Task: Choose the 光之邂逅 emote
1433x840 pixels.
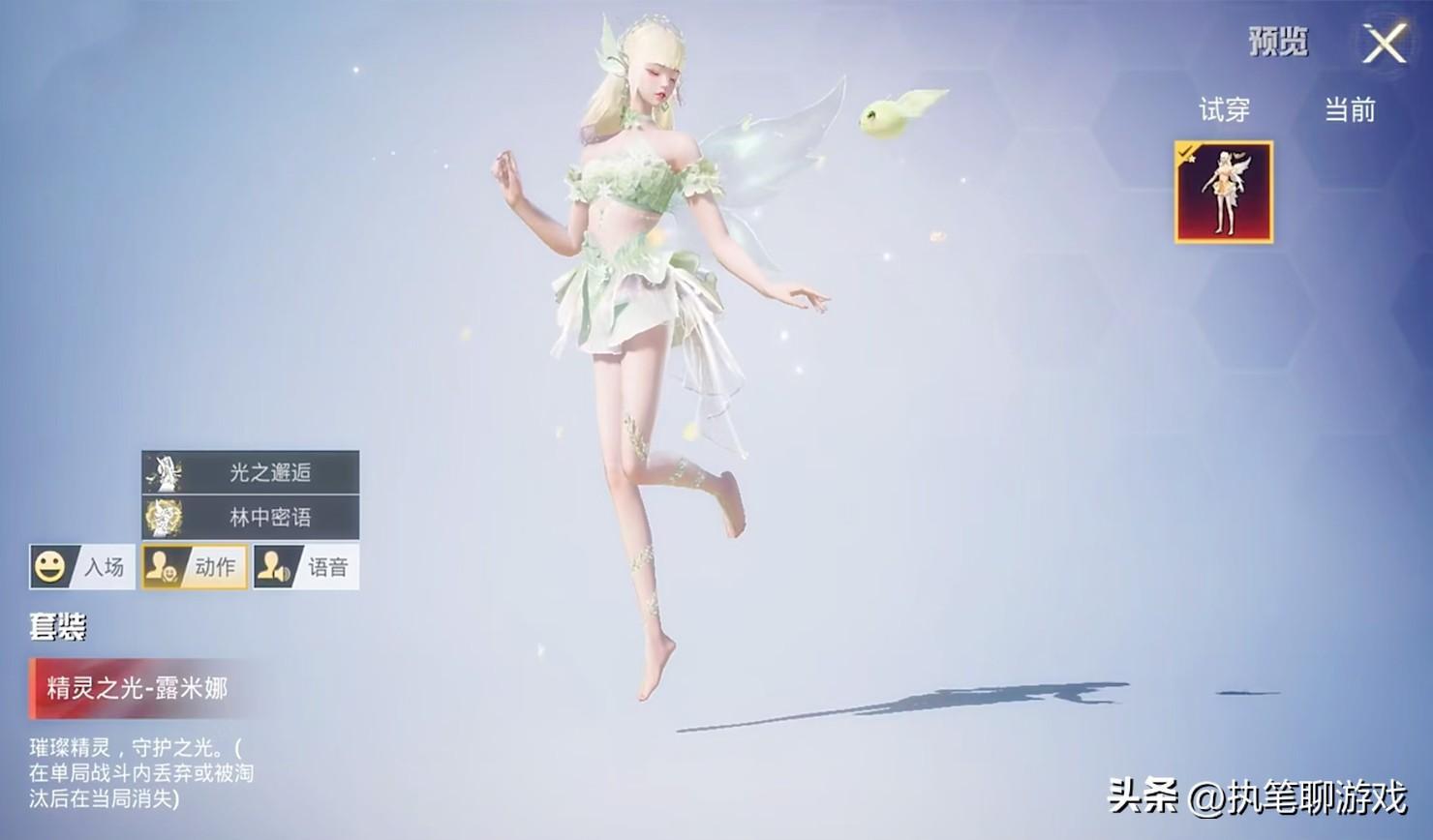Action: (x=251, y=472)
